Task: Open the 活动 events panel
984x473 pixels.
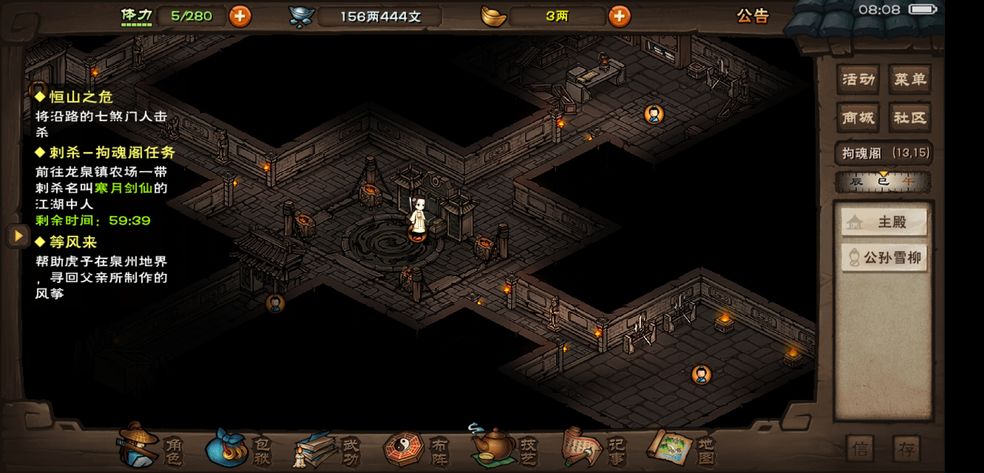Action: tap(859, 79)
